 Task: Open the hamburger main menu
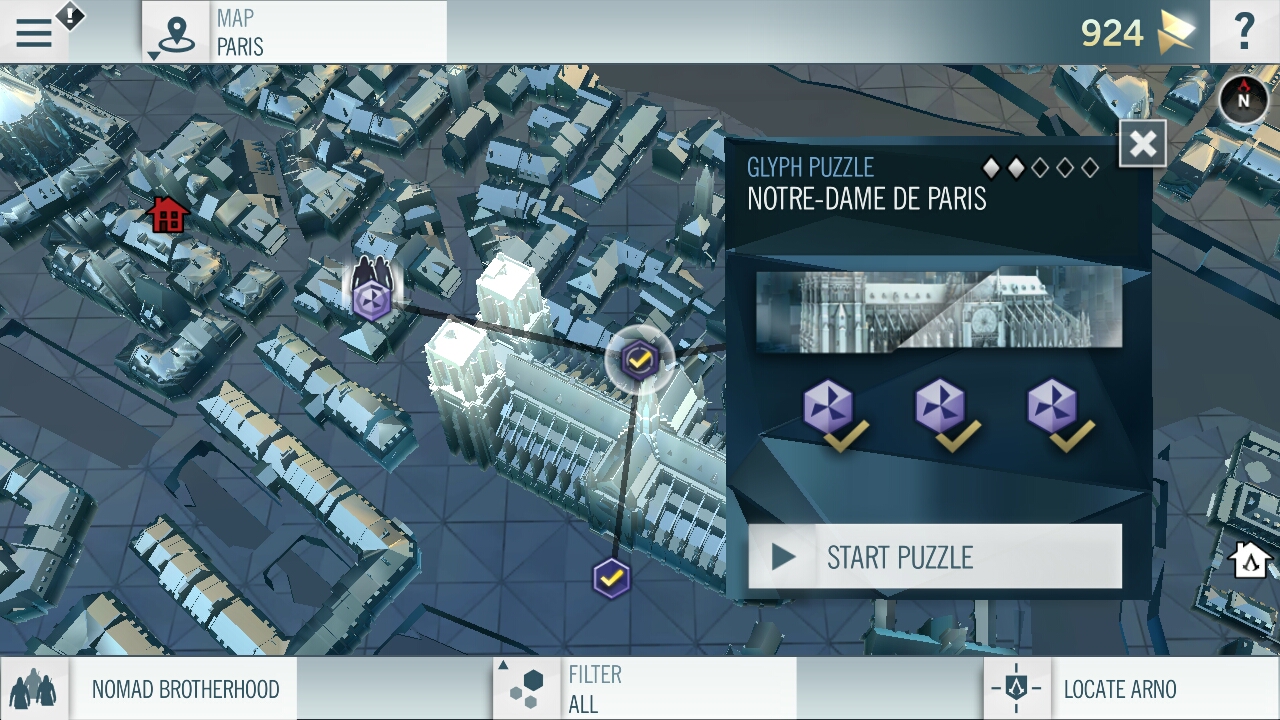pos(34,33)
